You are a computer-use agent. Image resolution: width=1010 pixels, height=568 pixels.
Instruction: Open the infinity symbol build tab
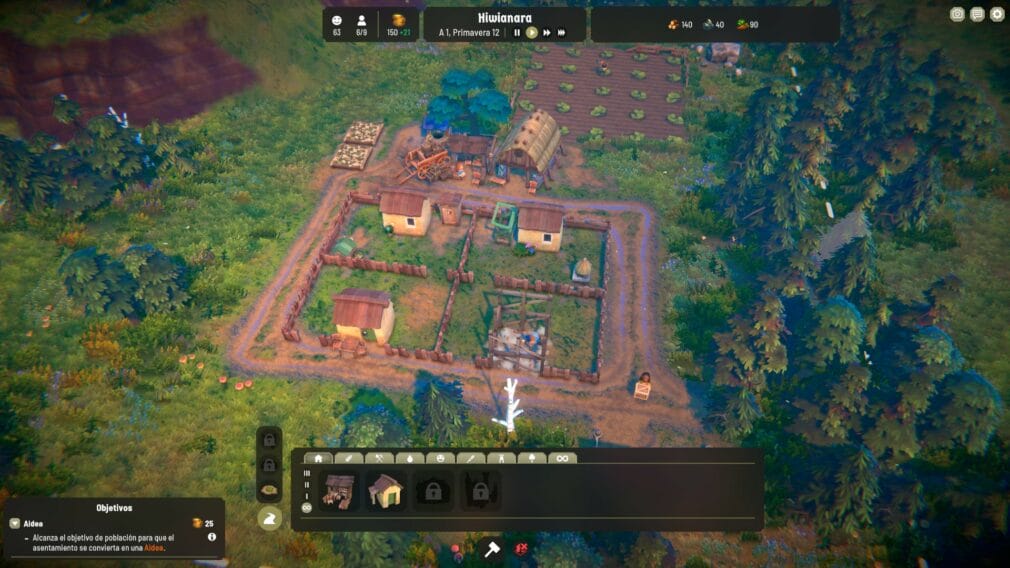click(x=562, y=458)
